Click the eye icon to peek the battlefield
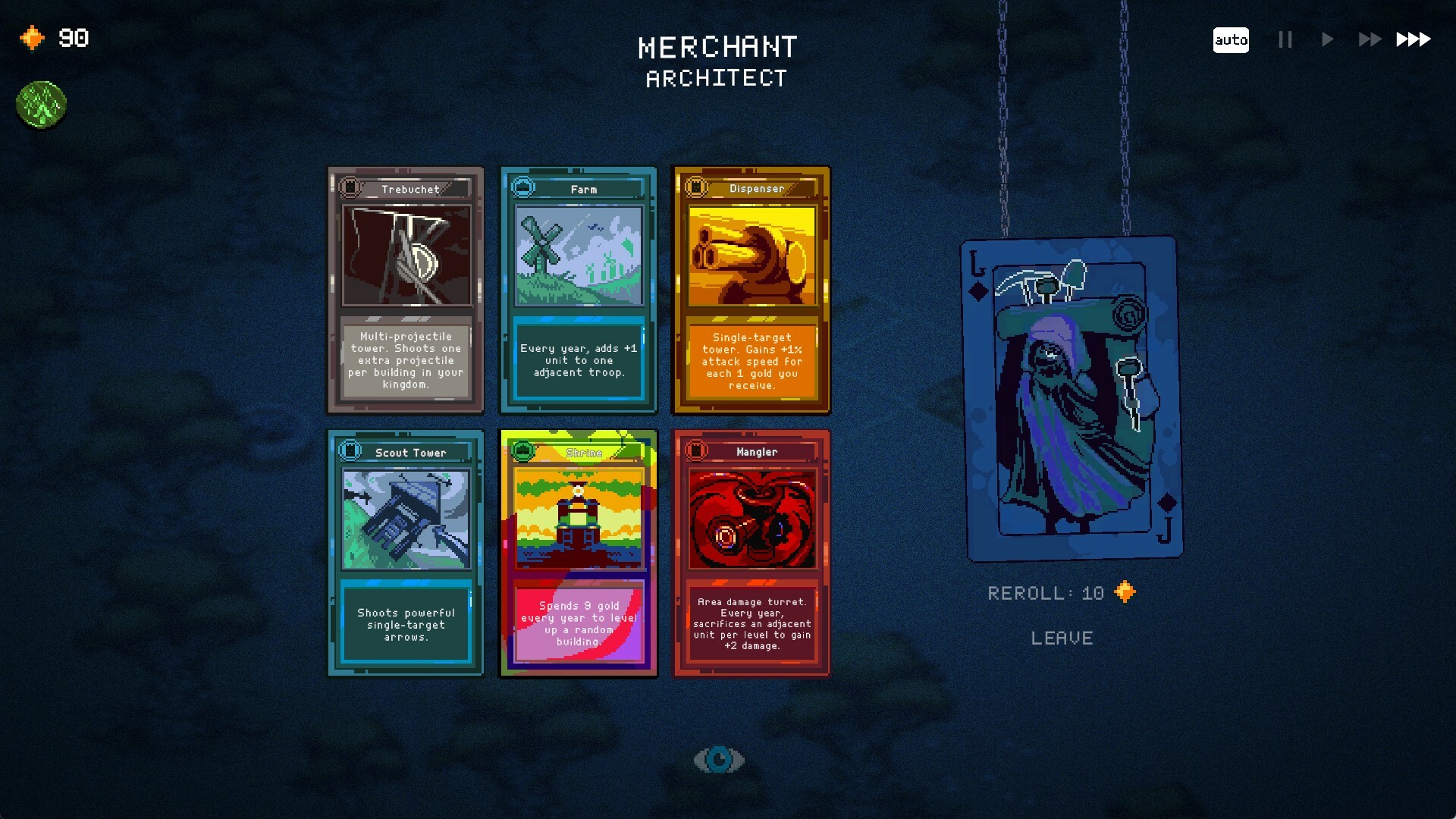The height and width of the screenshot is (819, 1456). 719,758
